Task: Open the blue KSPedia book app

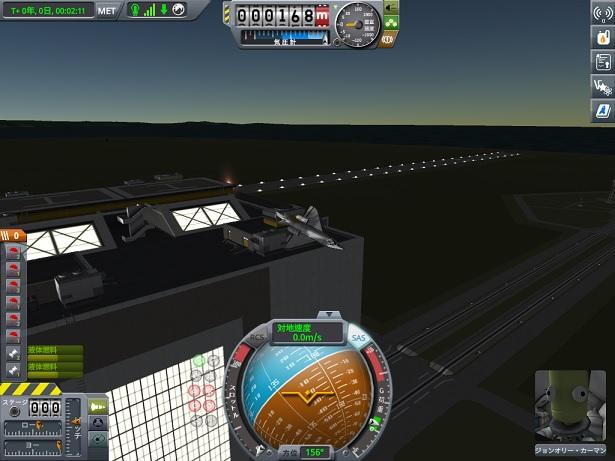Action: point(601,109)
